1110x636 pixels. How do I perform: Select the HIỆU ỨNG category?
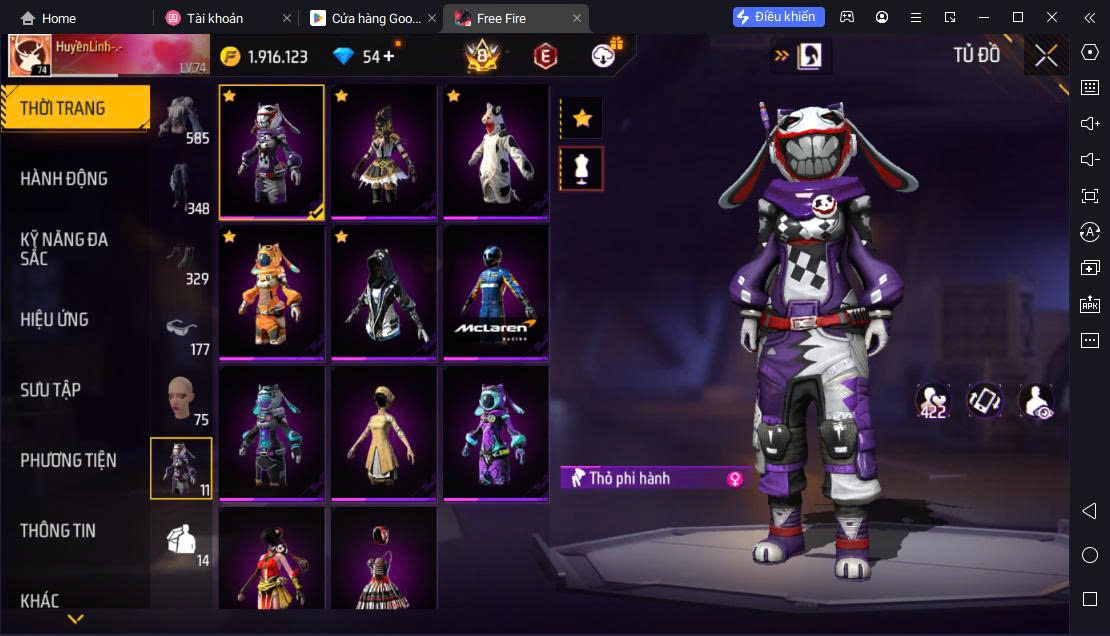[55, 320]
